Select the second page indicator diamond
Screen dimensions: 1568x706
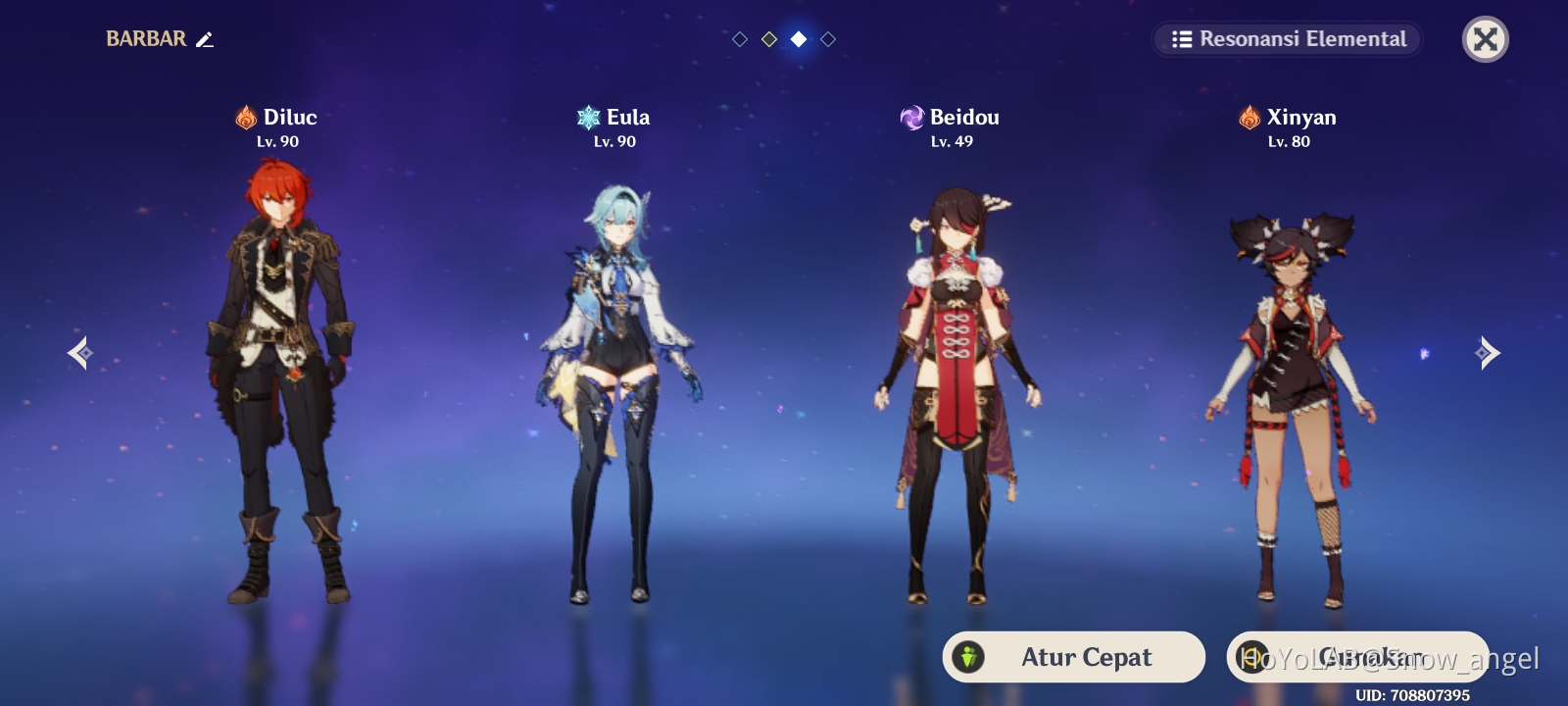tap(769, 39)
